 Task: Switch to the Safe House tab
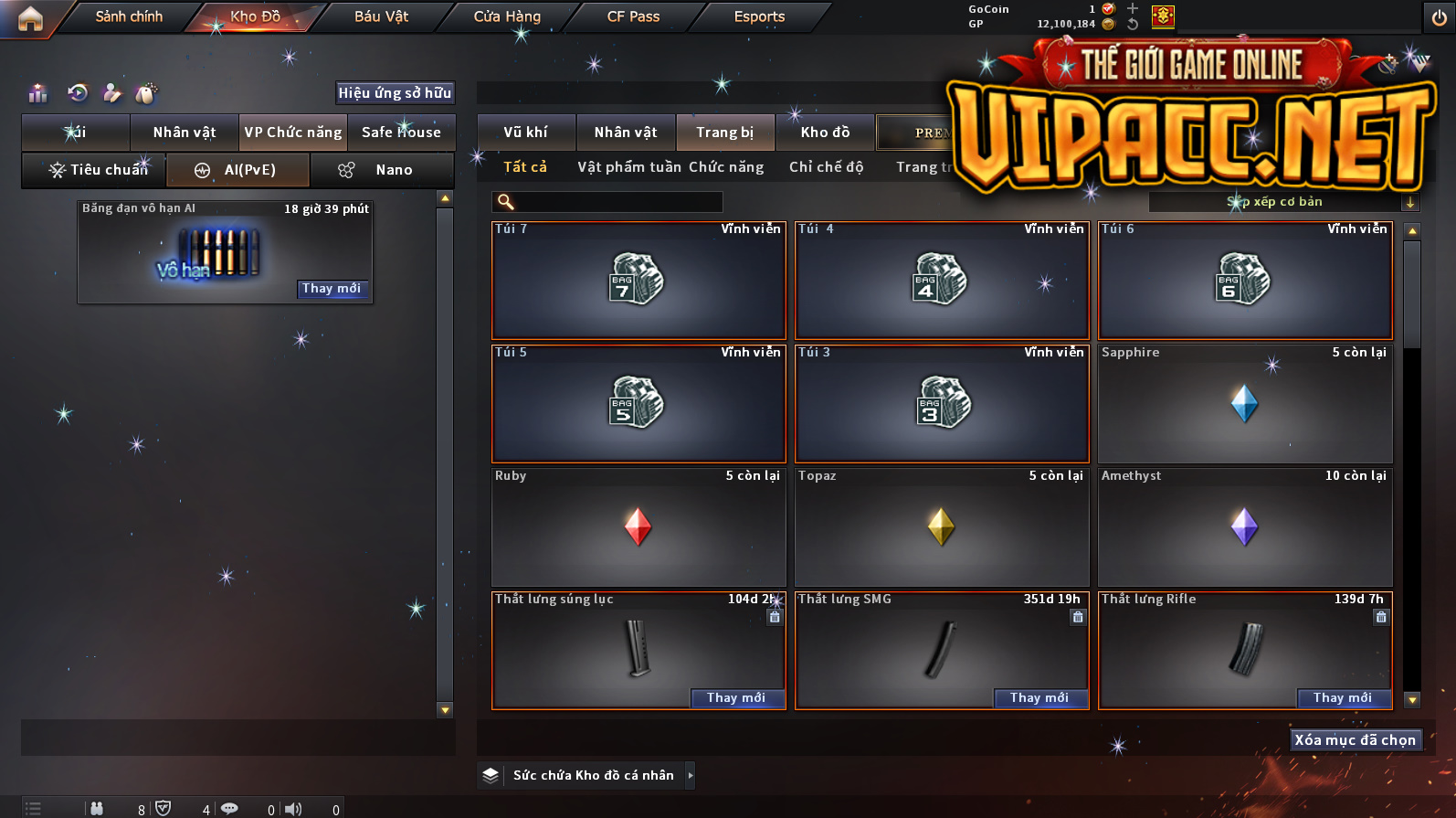[401, 133]
